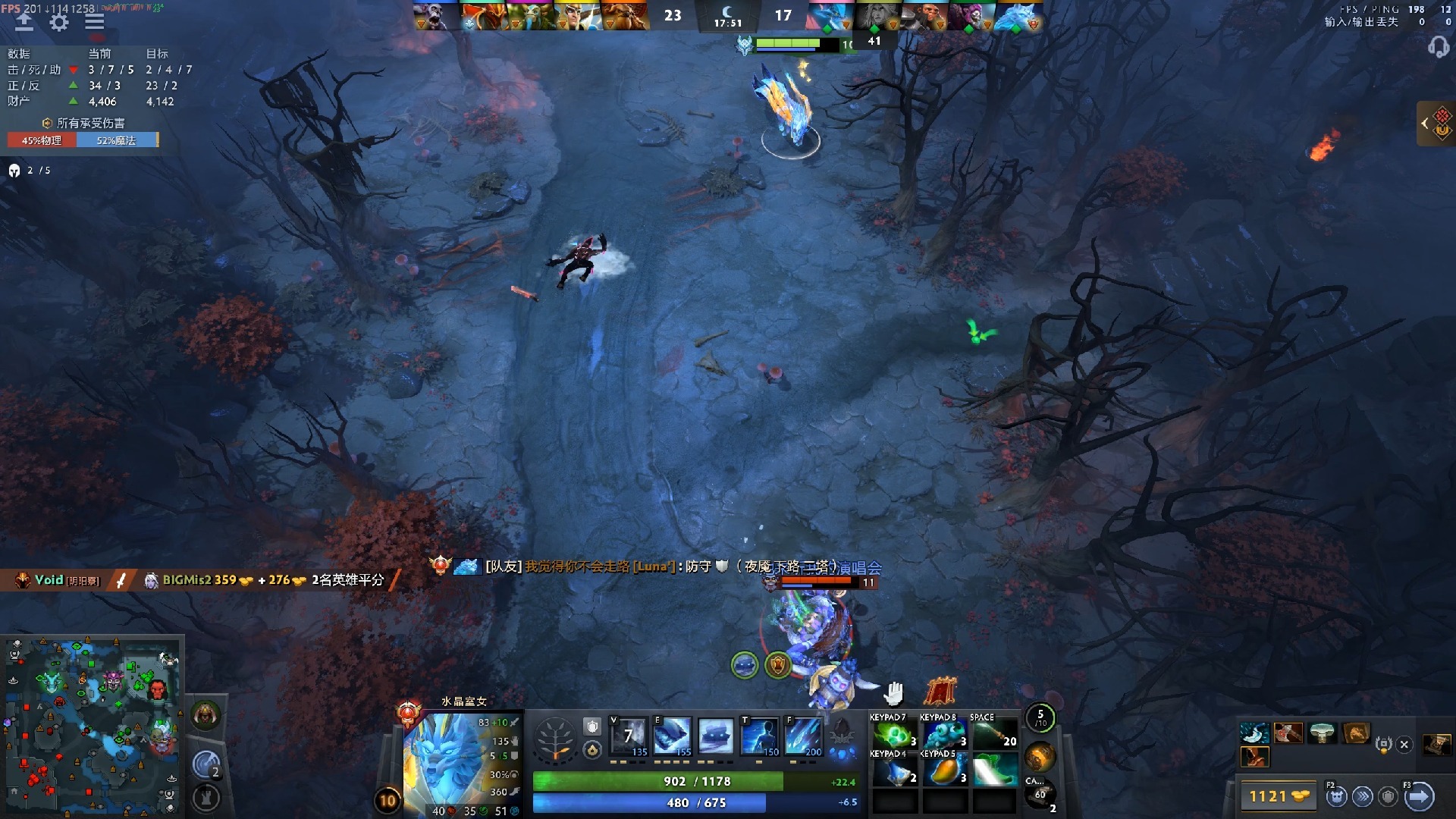Open the talent tree
This screenshot has width=1456, height=819.
click(x=555, y=738)
